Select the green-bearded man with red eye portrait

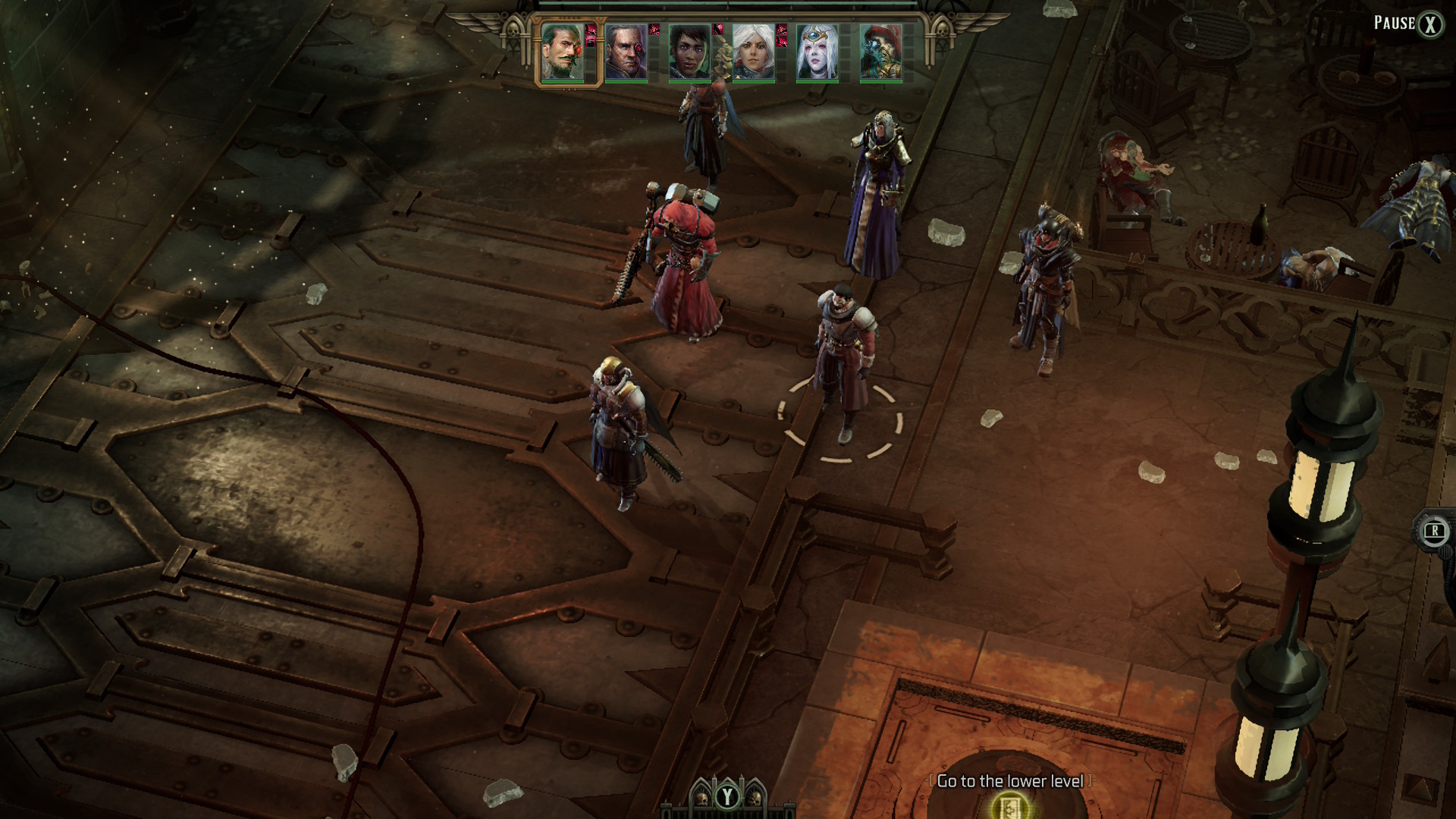(x=563, y=52)
